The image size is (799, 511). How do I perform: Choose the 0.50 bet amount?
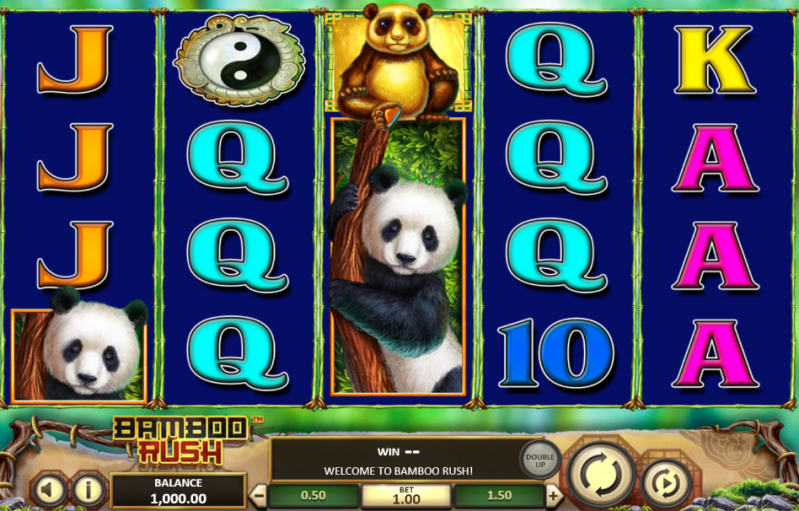(314, 495)
